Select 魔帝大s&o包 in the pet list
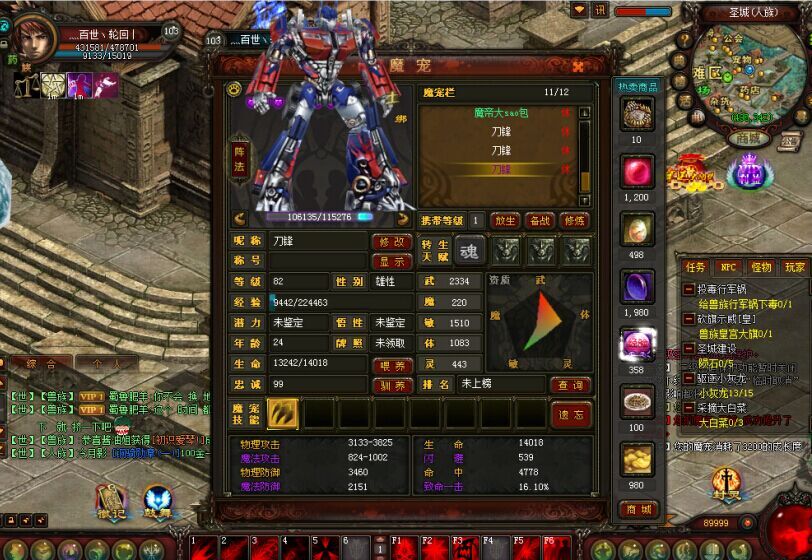This screenshot has width=812, height=560. pos(500,114)
